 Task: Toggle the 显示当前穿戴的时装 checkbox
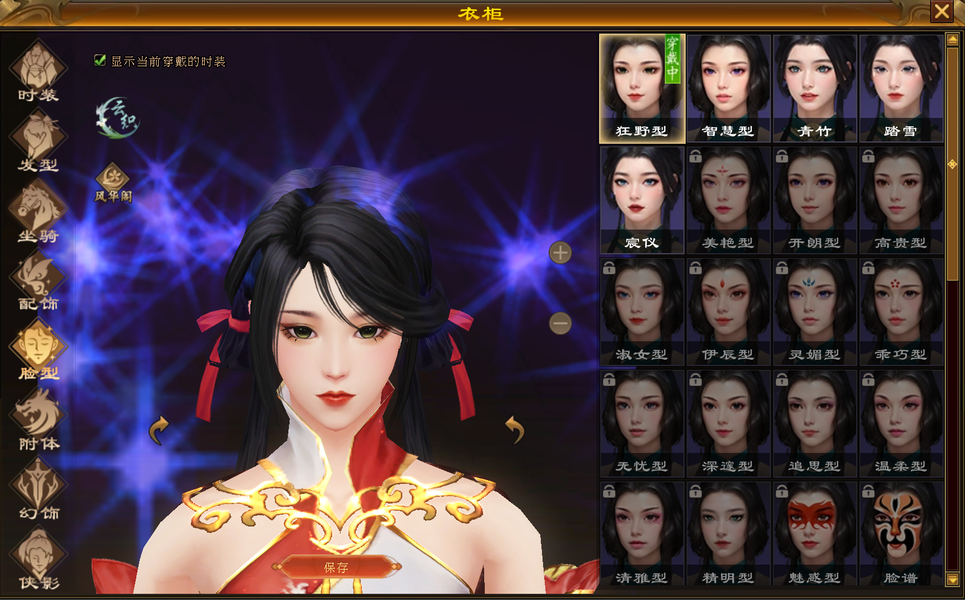click(100, 60)
